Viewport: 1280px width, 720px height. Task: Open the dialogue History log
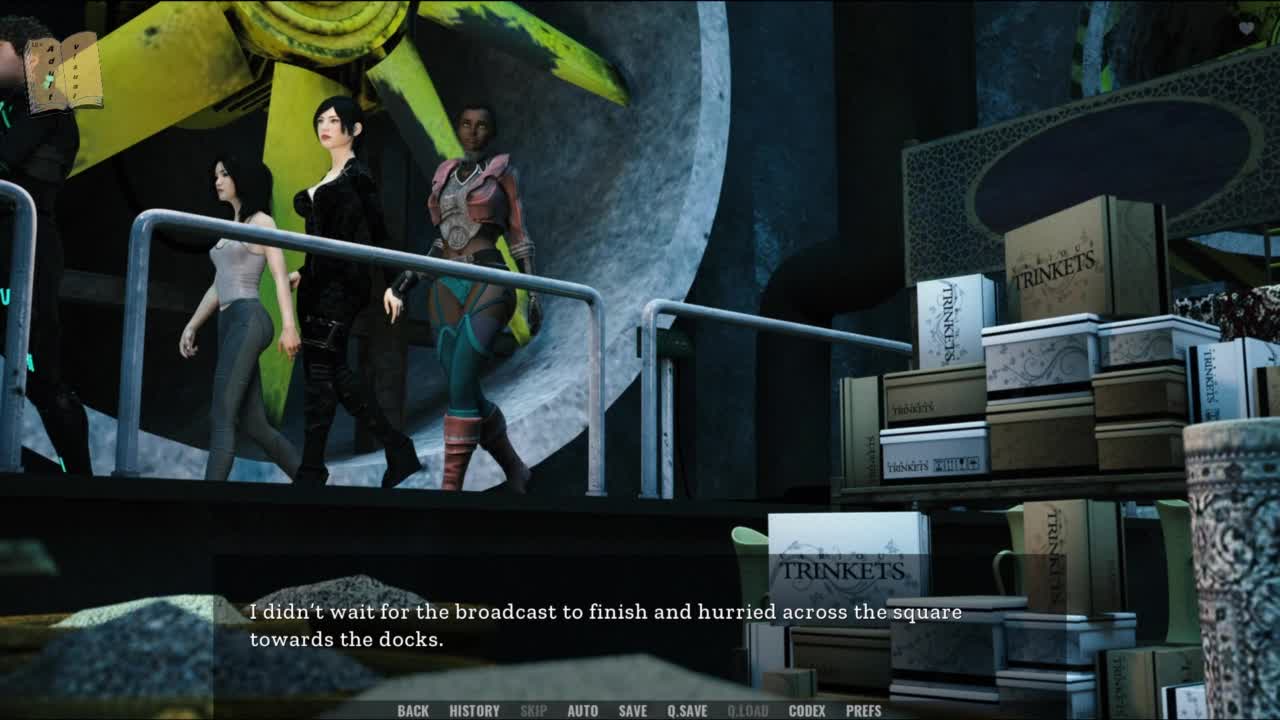[474, 711]
